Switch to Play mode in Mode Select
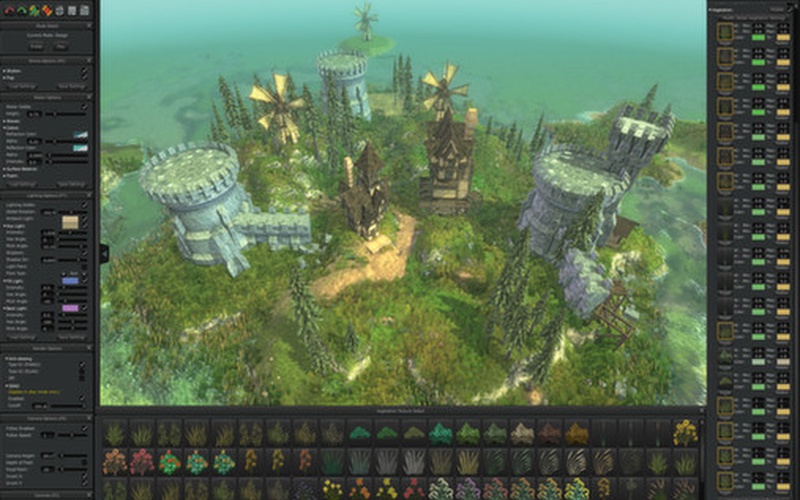 62,46
